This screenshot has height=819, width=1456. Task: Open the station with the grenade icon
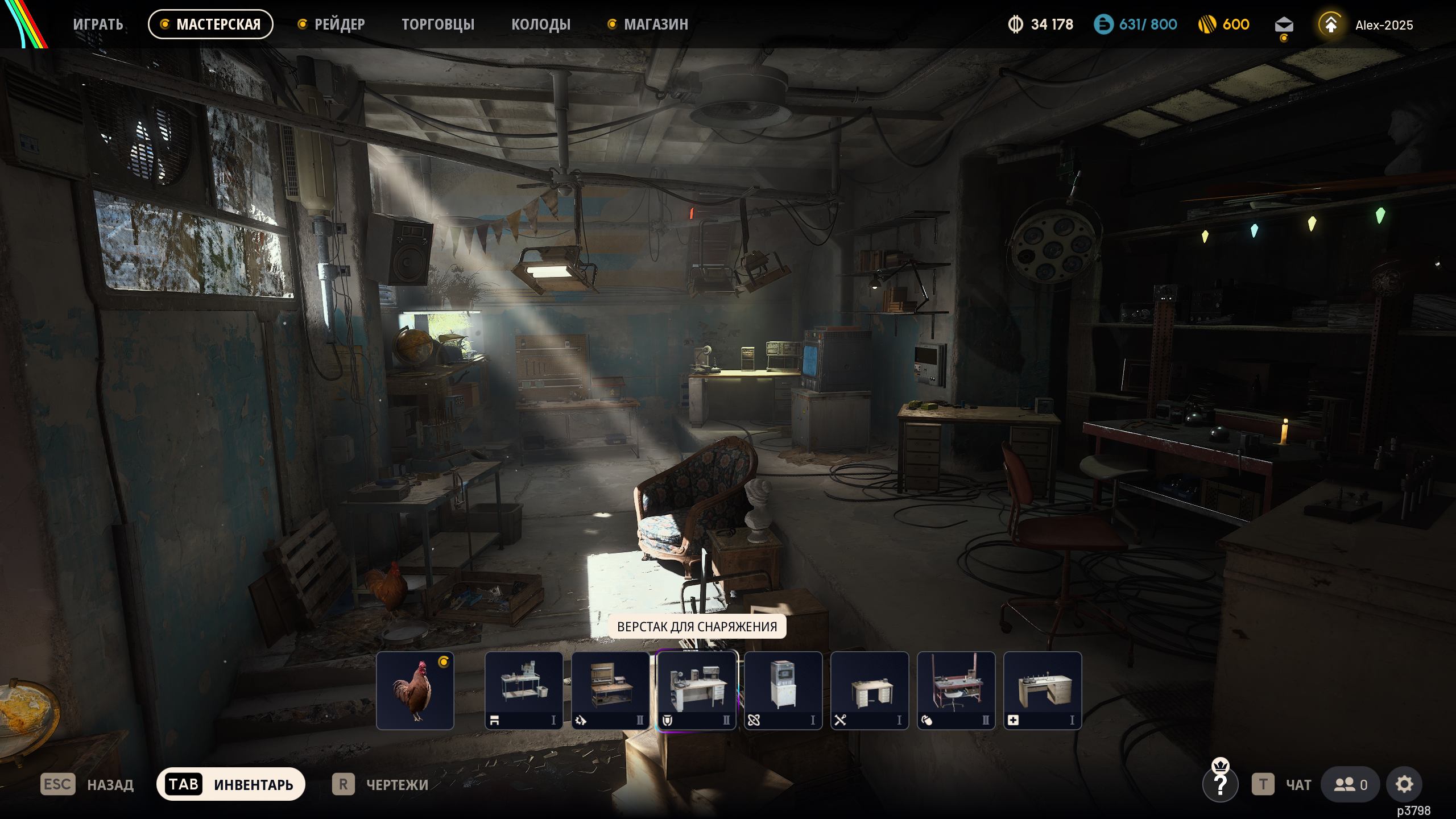click(956, 690)
